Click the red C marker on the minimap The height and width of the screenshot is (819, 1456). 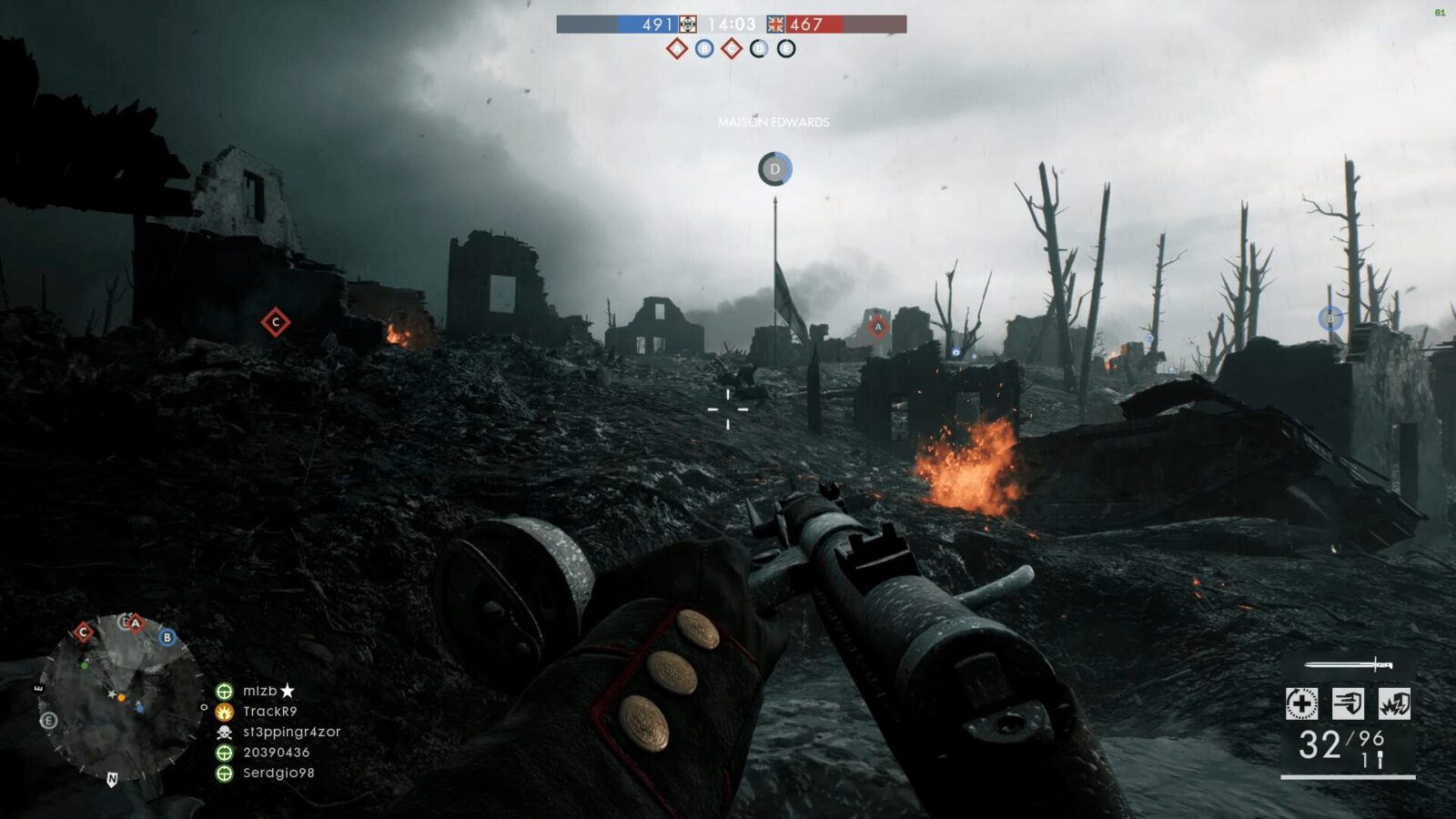(84, 632)
